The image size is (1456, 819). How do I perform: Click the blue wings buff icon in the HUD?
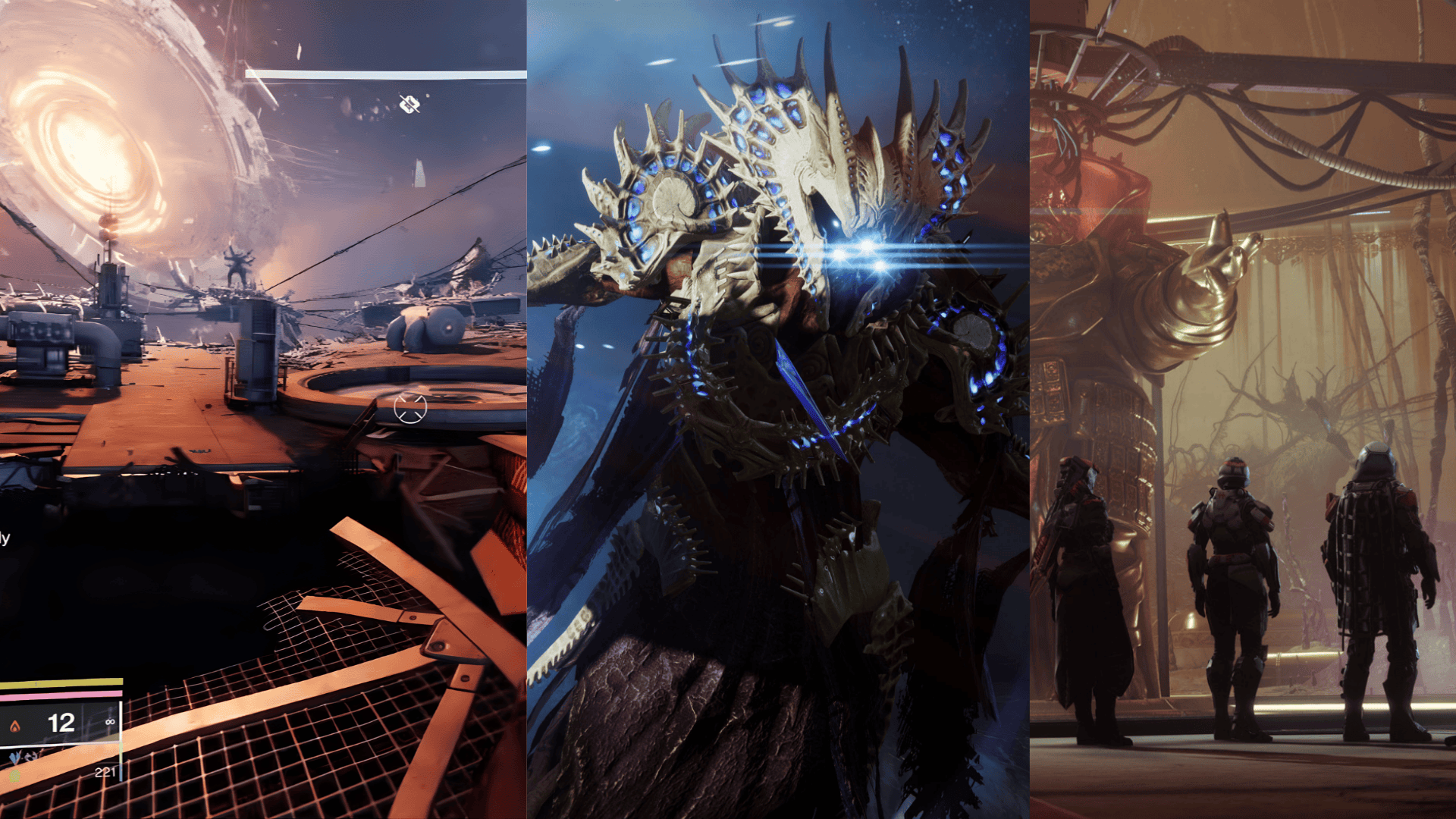(x=14, y=757)
